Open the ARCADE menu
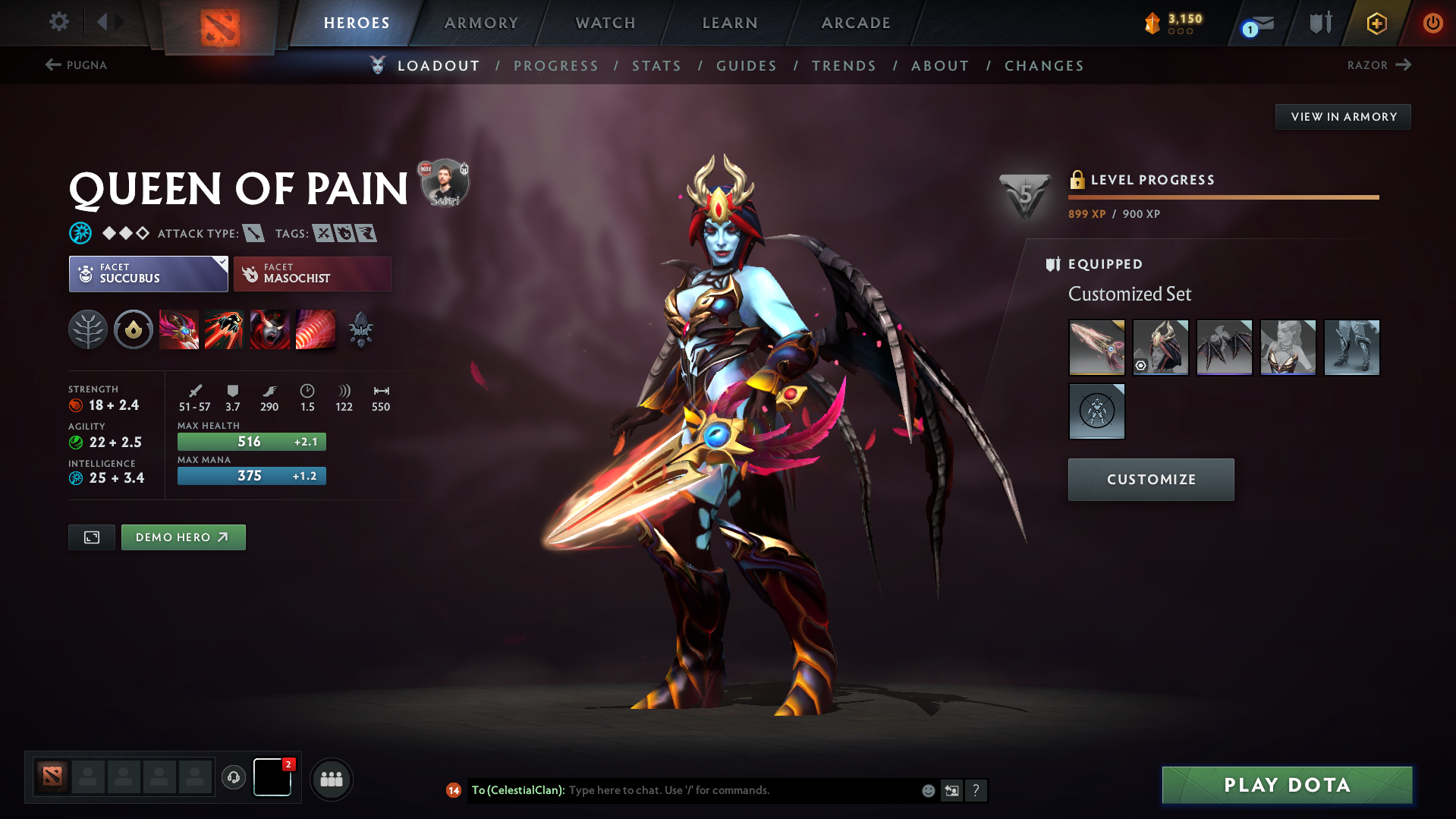1456x819 pixels. click(856, 24)
